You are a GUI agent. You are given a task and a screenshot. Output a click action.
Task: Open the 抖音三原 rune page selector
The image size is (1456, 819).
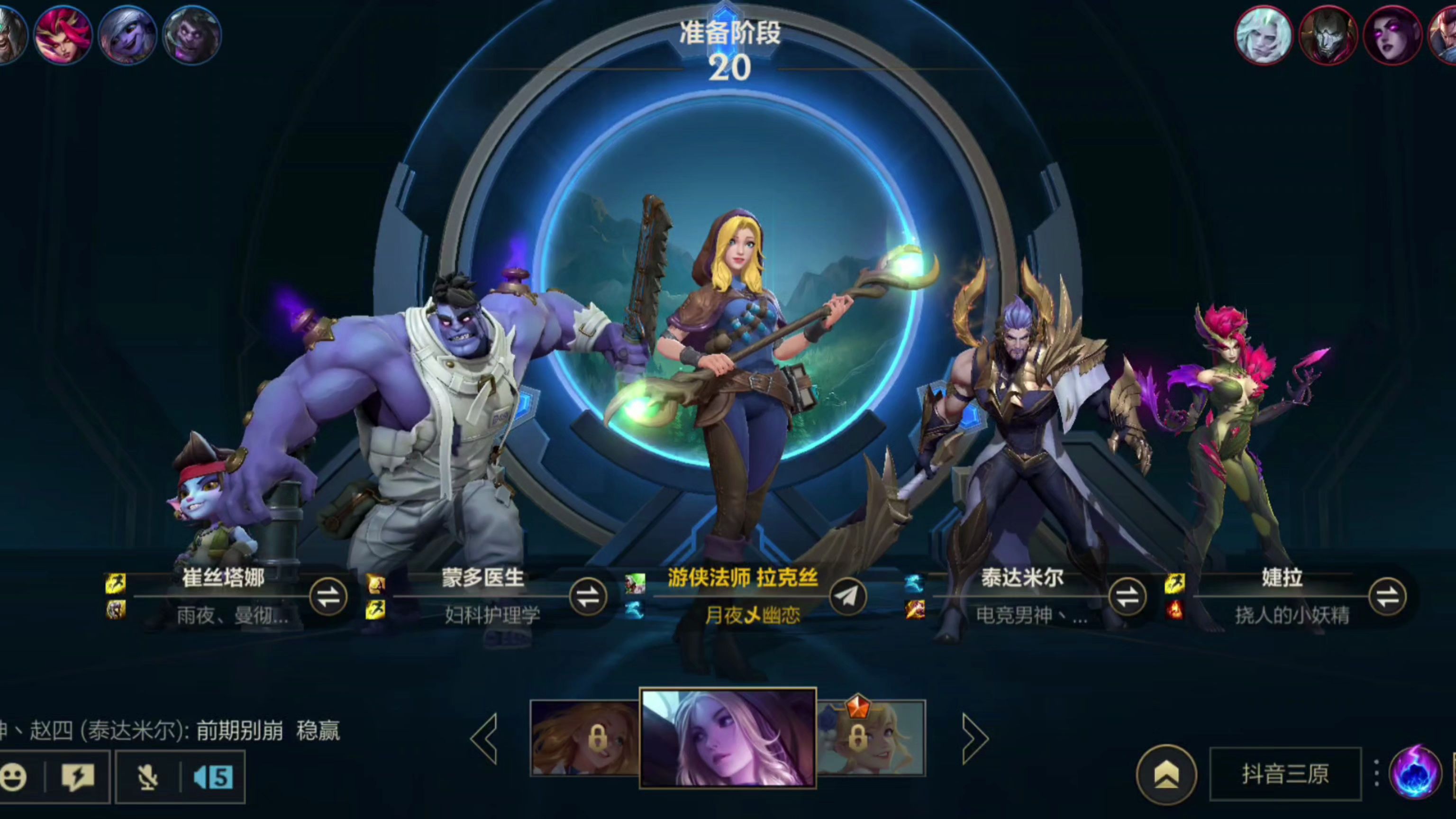1285,774
